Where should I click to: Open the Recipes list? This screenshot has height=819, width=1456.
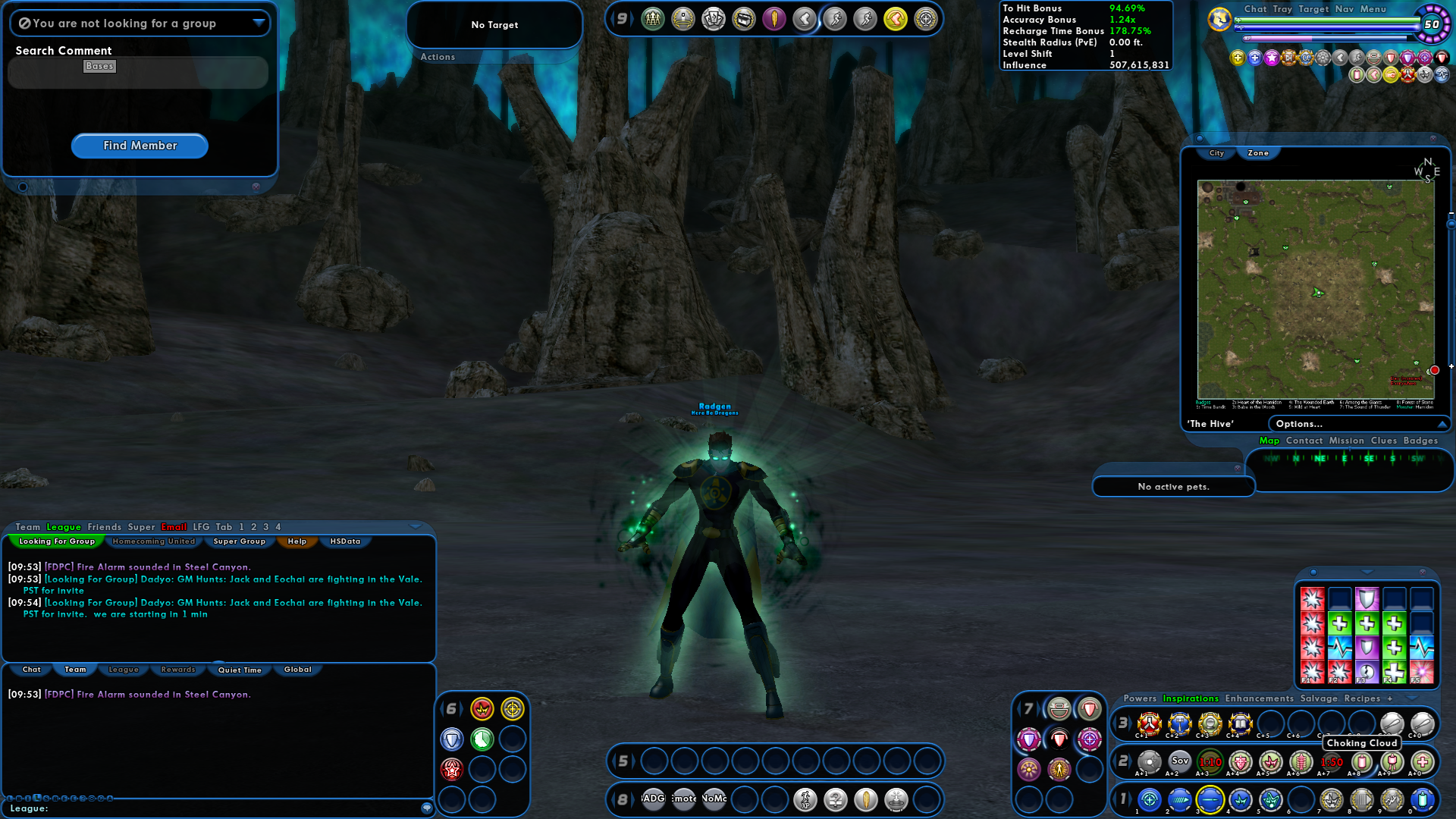tap(1362, 698)
